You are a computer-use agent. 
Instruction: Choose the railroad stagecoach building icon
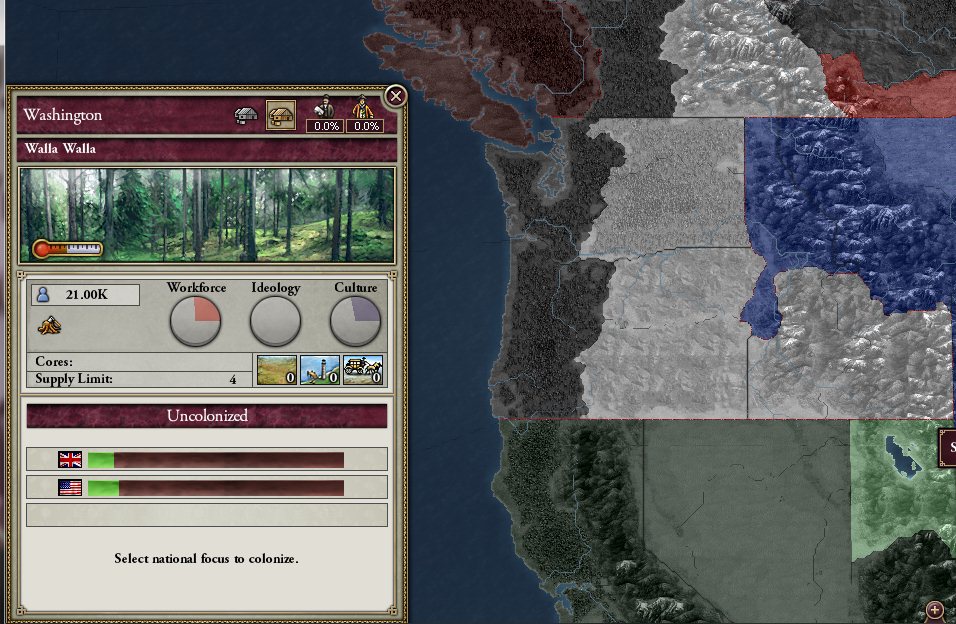(x=363, y=370)
